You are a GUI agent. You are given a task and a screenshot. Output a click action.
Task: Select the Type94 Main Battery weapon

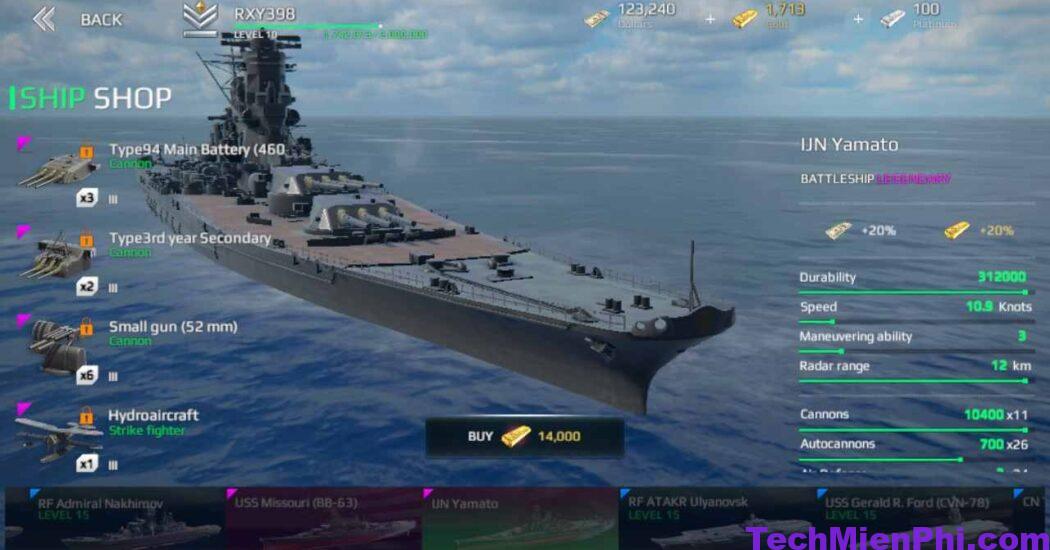coord(150,160)
